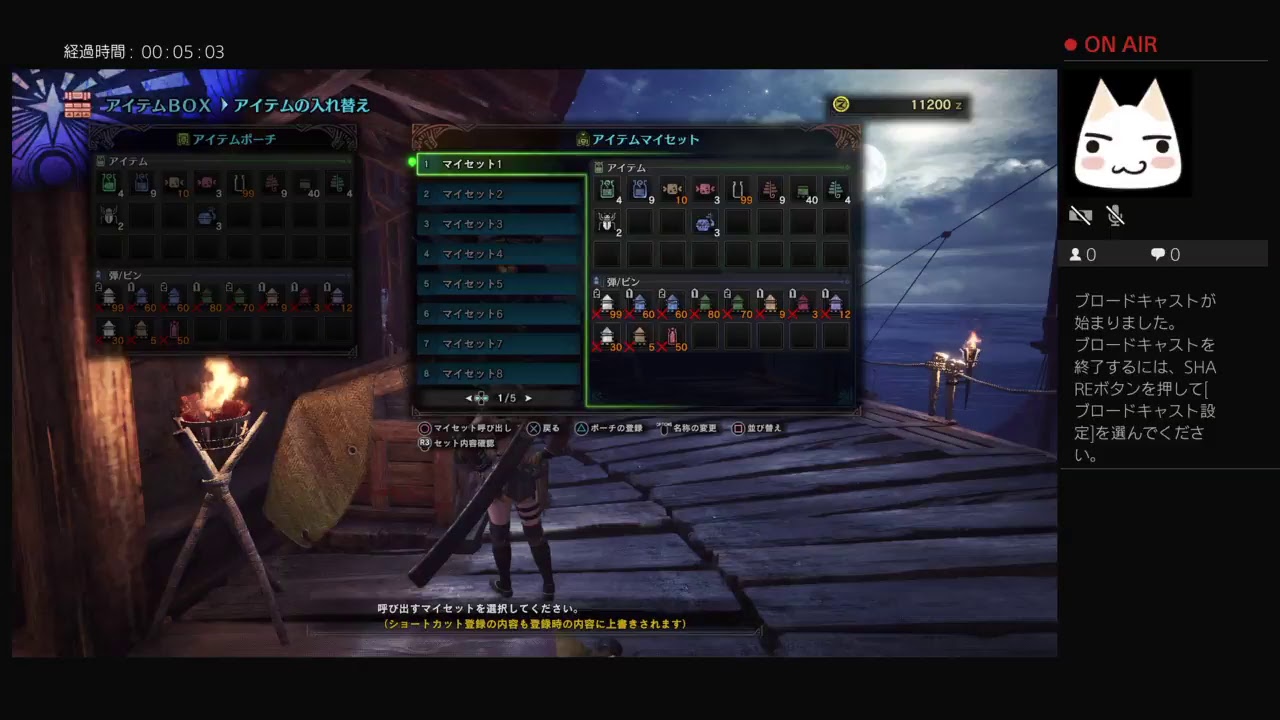Click the pink ration with count 3 in loadout
Screen dimensions: 1280x720
pyautogui.click(x=705, y=190)
